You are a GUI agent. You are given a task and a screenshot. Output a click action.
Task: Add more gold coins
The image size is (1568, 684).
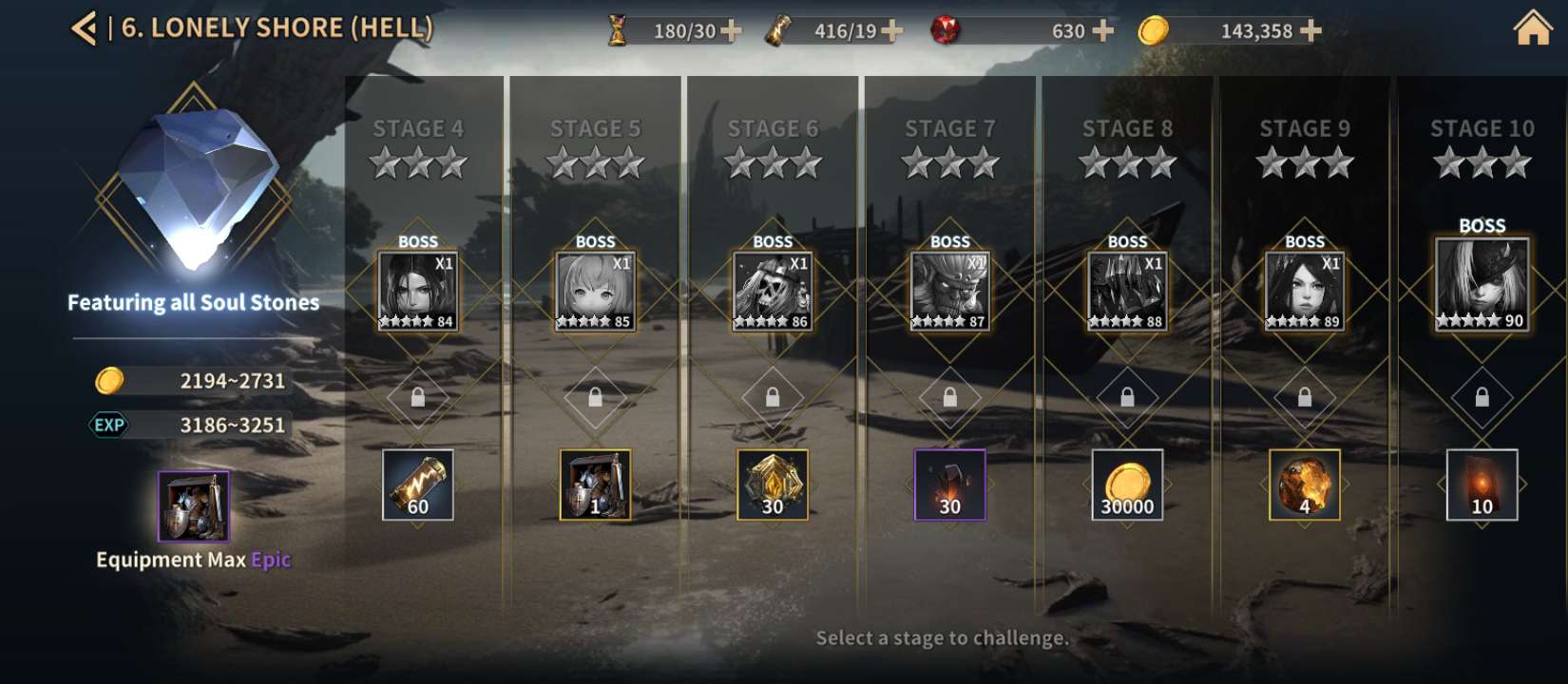click(1311, 31)
